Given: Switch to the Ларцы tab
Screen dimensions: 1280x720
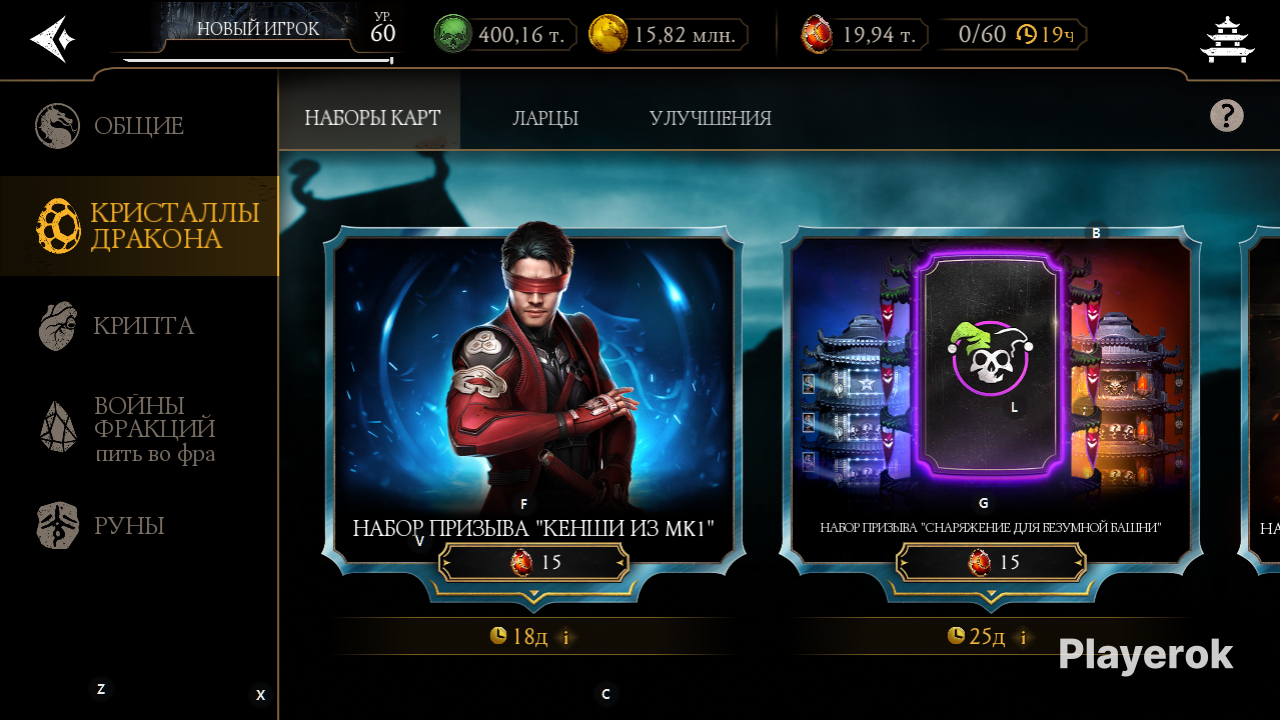Looking at the screenshot, I should [545, 118].
